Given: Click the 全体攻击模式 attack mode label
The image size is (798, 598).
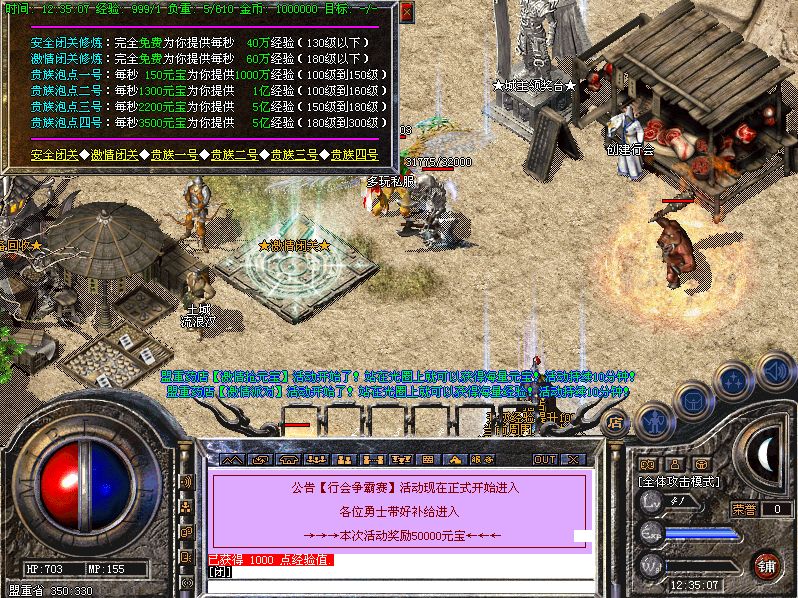Looking at the screenshot, I should [x=680, y=481].
